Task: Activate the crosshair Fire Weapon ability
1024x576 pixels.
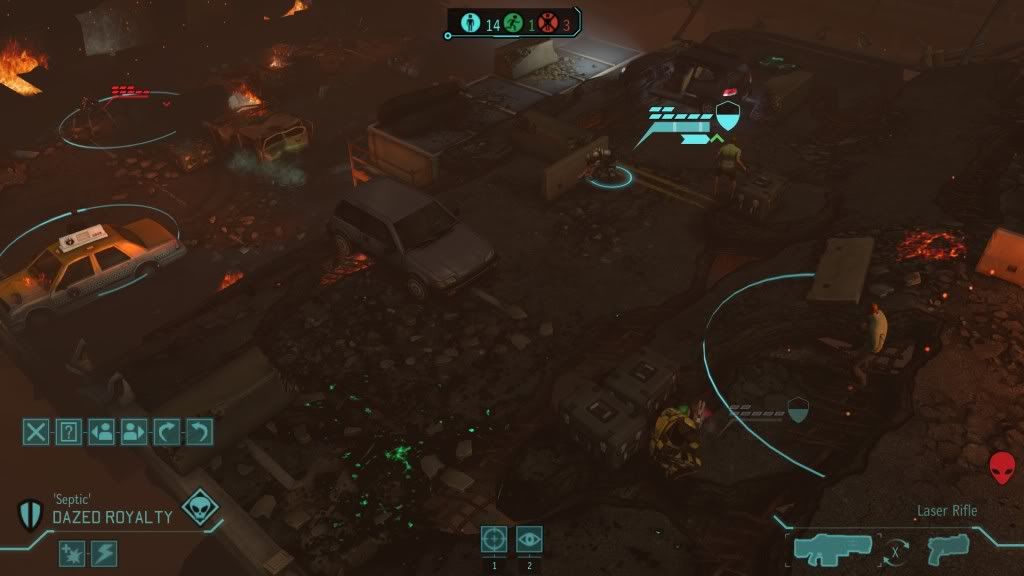Action: coord(494,539)
